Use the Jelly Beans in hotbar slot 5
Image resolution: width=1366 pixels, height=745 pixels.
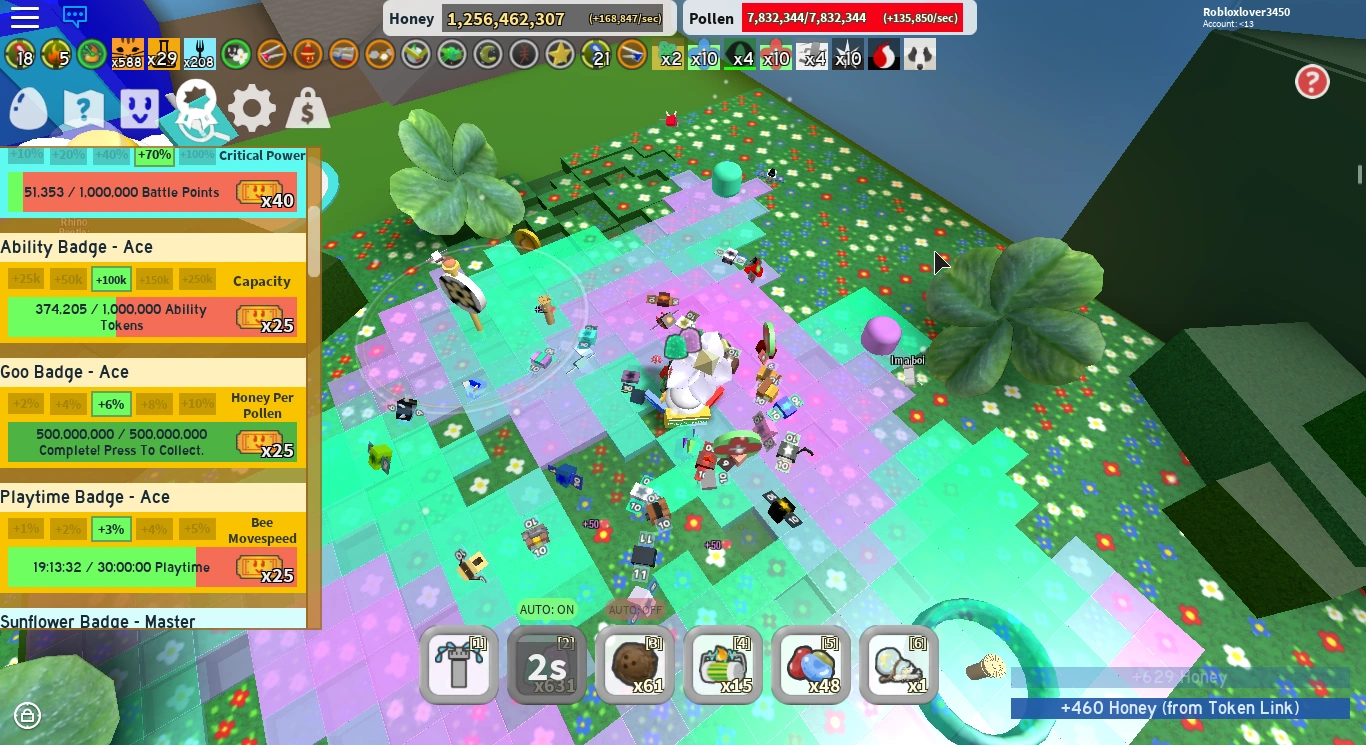point(810,665)
